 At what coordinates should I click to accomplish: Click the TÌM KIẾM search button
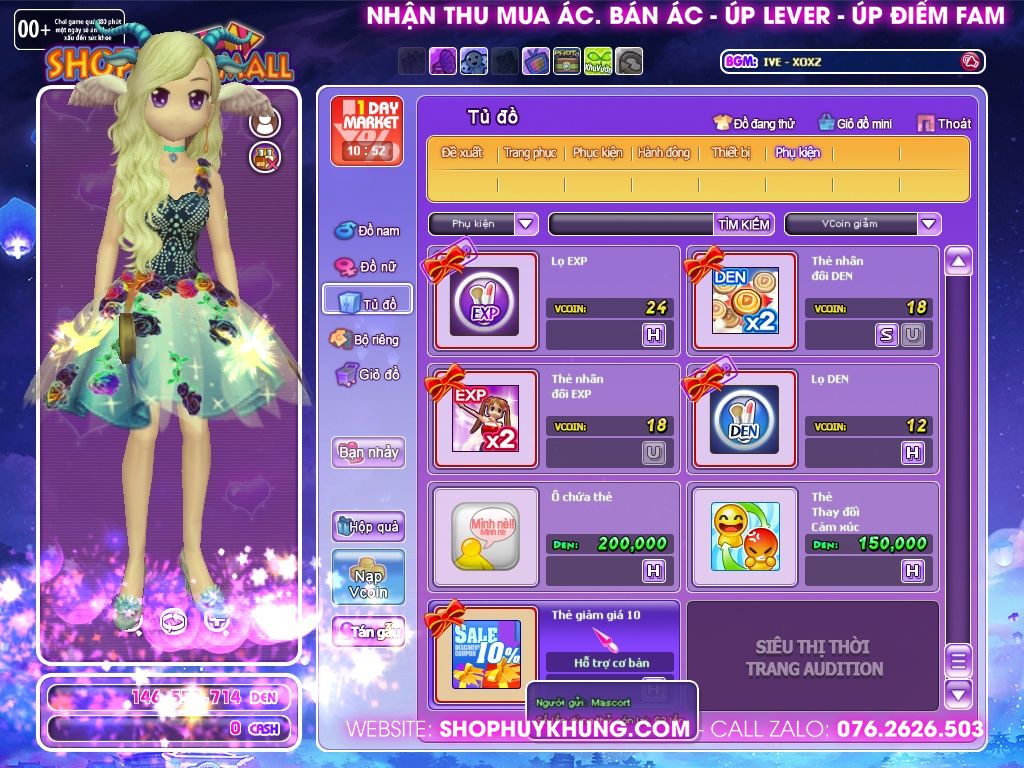[x=743, y=224]
